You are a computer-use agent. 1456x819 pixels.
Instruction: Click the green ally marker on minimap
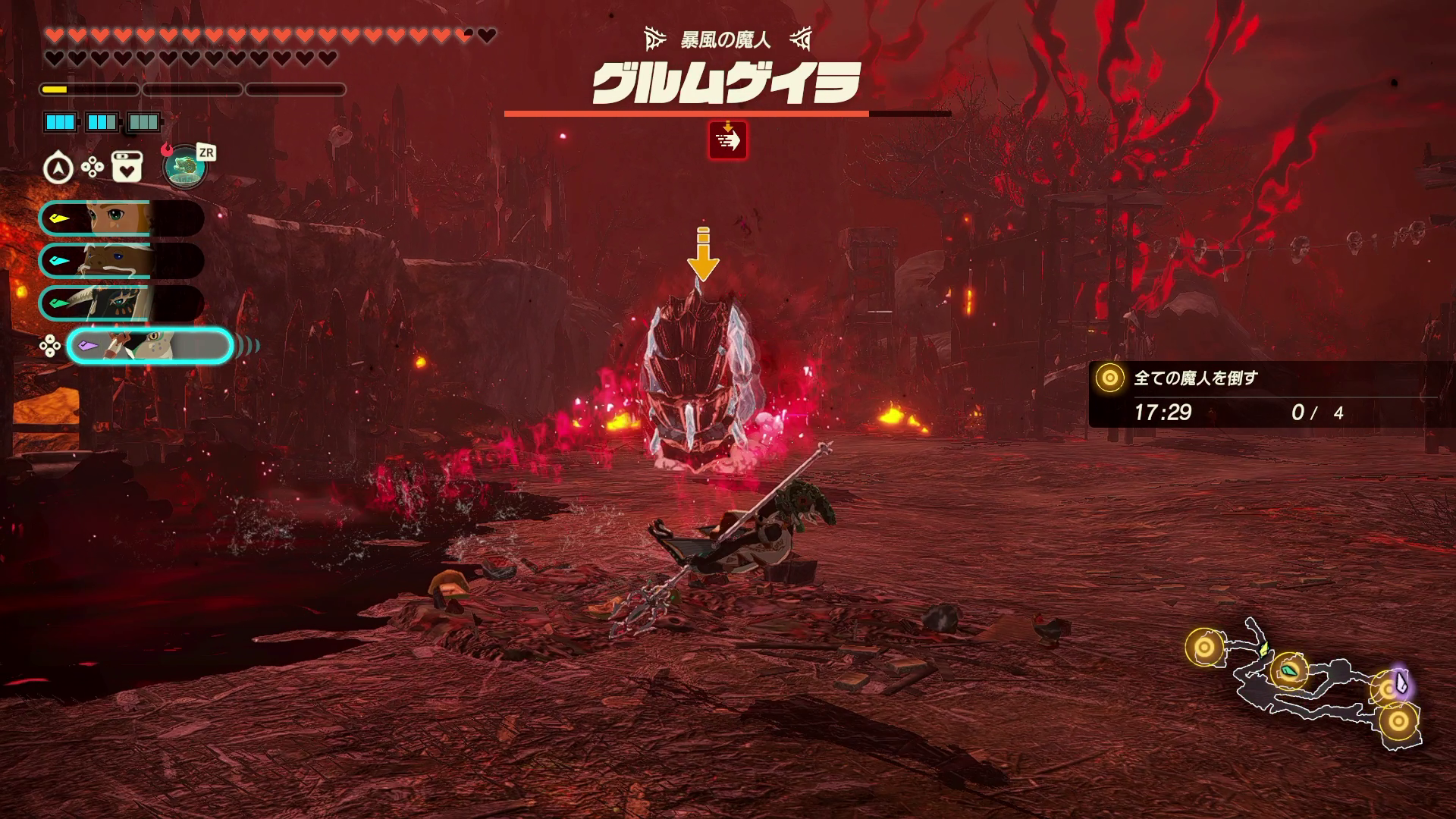point(1289,670)
